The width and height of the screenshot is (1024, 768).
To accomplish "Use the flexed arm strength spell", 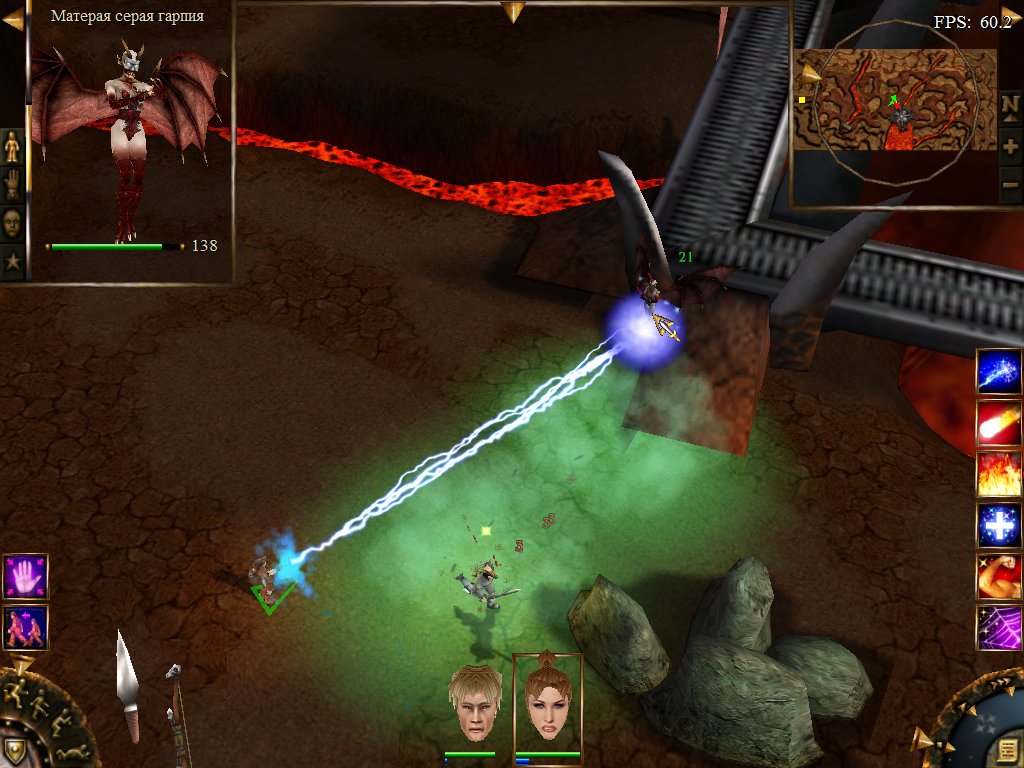I will [x=999, y=577].
